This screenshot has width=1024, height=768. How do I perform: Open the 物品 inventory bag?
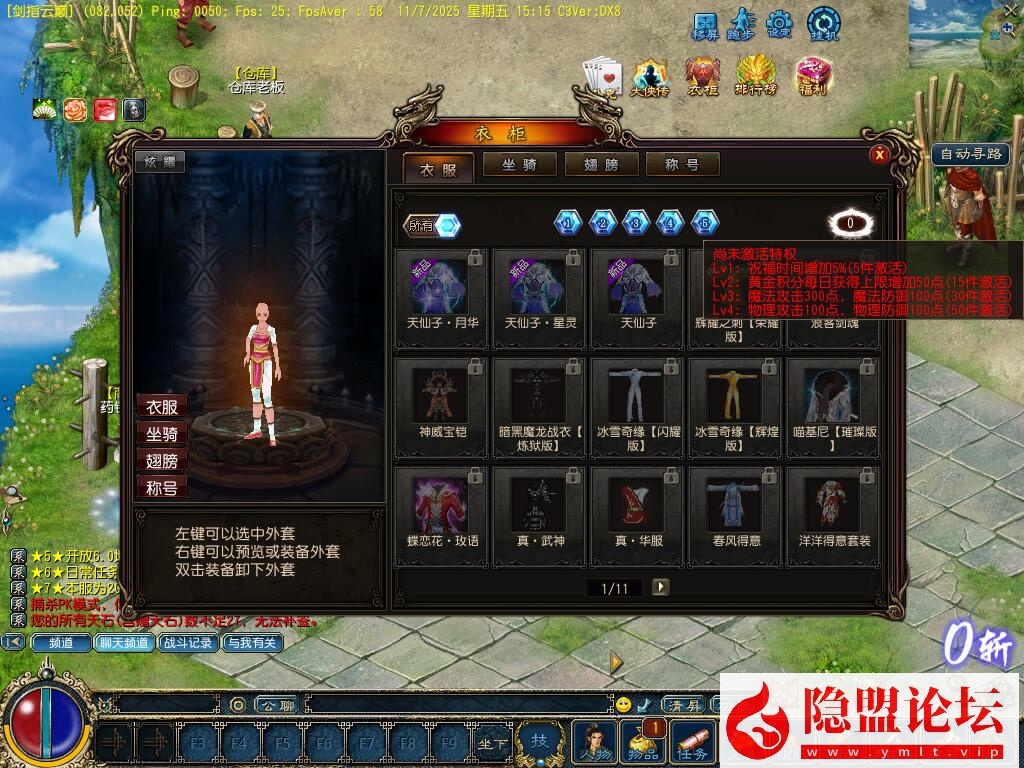(x=644, y=742)
